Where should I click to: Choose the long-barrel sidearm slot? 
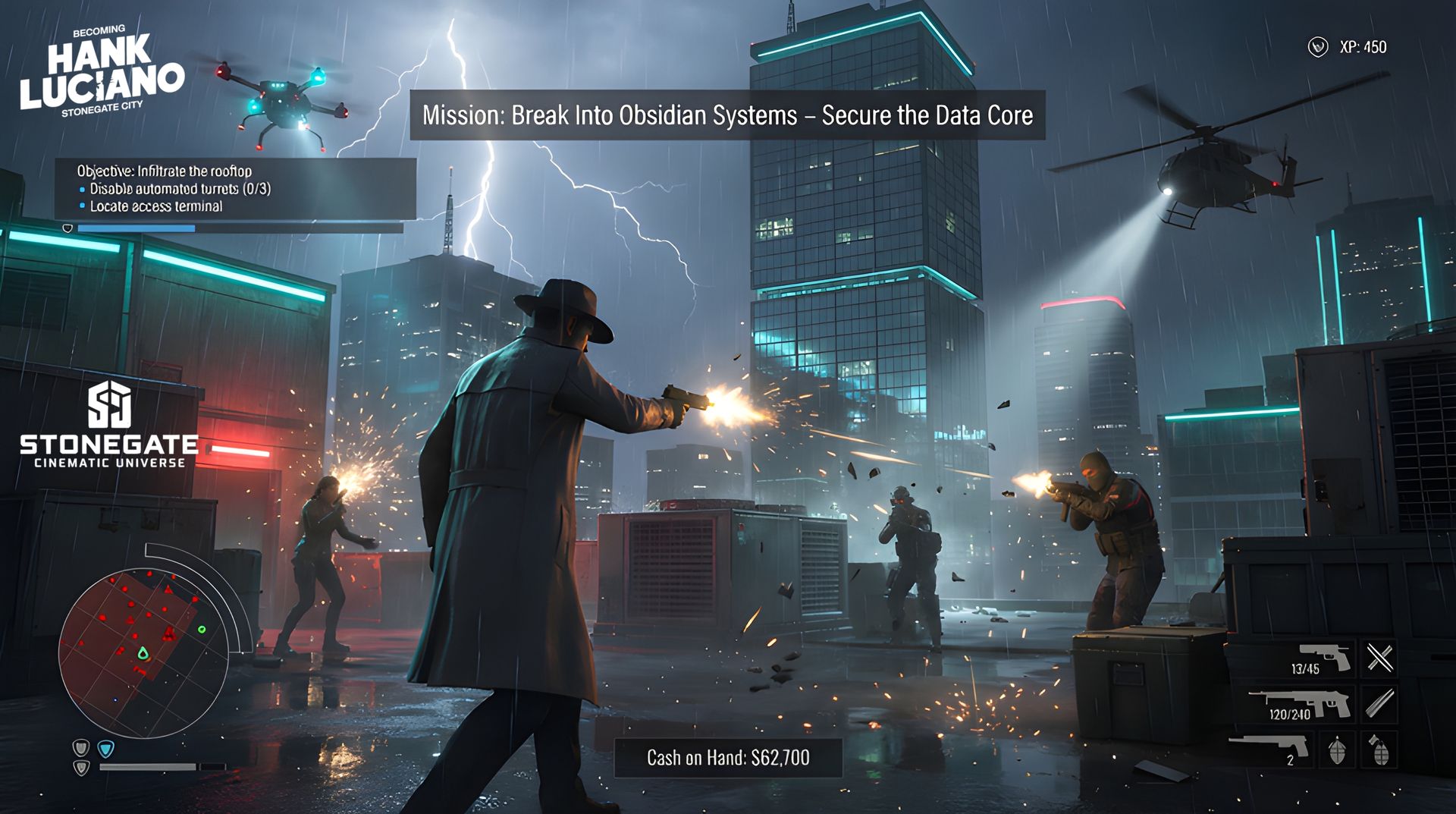[1270, 746]
